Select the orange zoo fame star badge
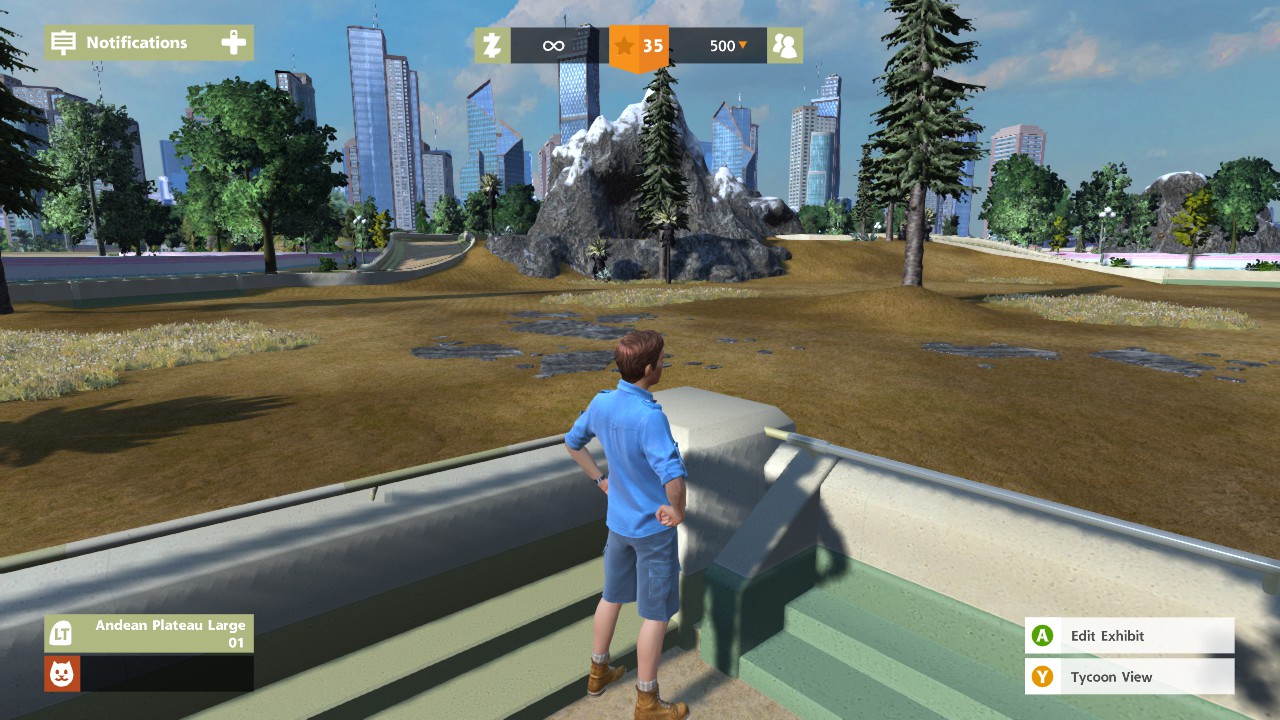 point(639,46)
